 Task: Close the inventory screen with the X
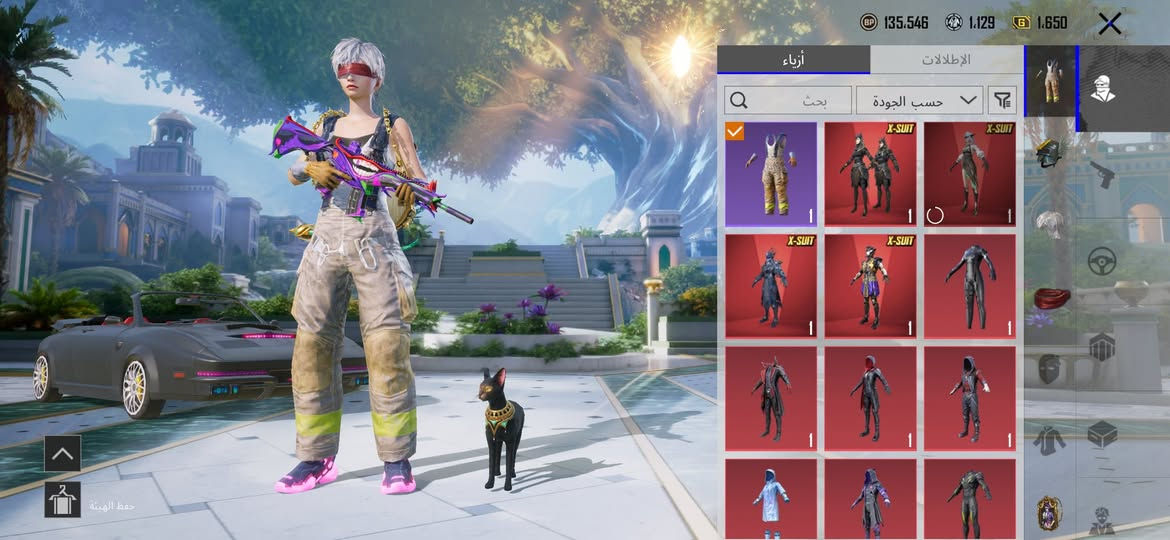[x=1109, y=24]
